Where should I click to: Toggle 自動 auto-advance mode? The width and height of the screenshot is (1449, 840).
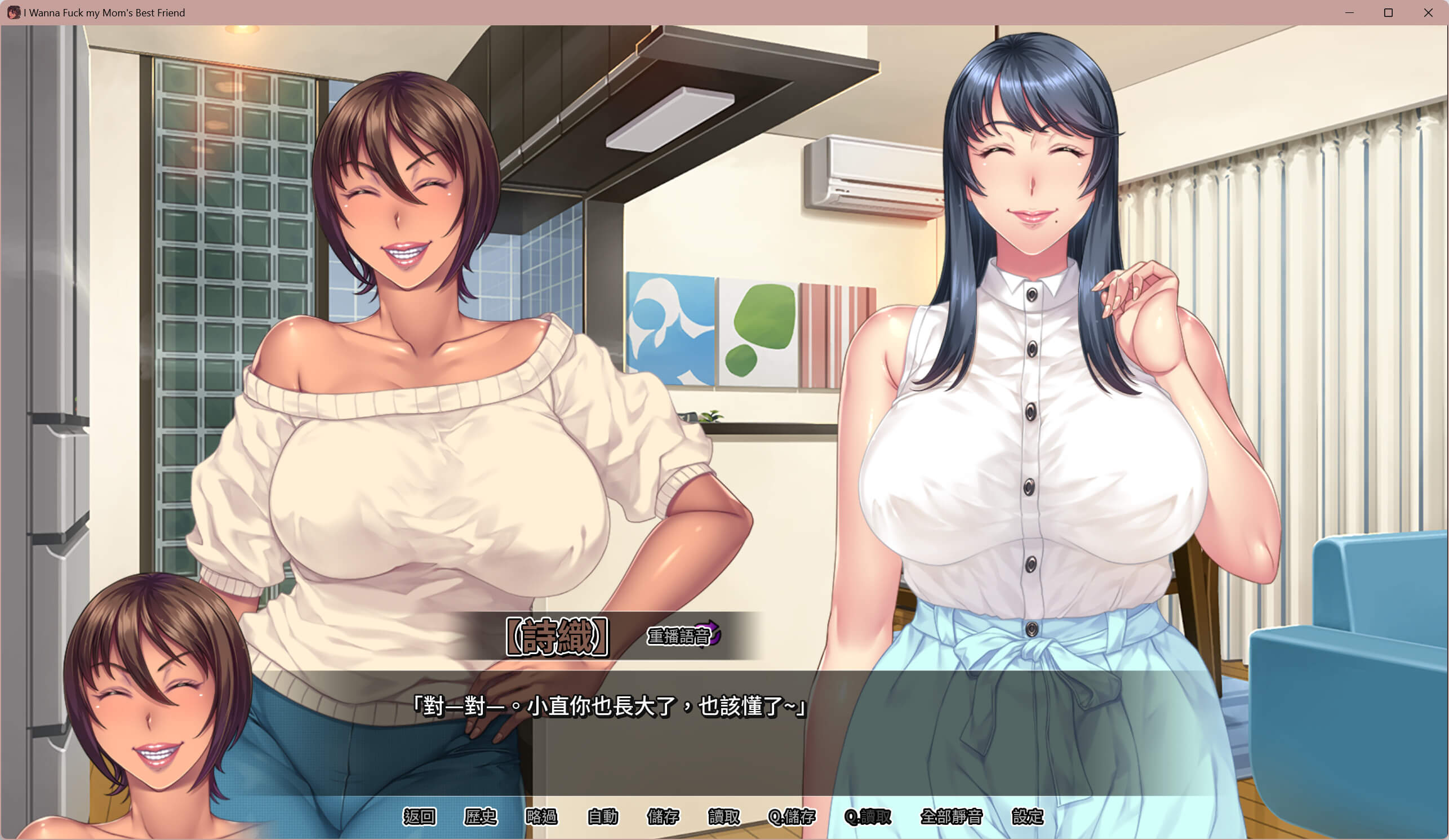(602, 816)
